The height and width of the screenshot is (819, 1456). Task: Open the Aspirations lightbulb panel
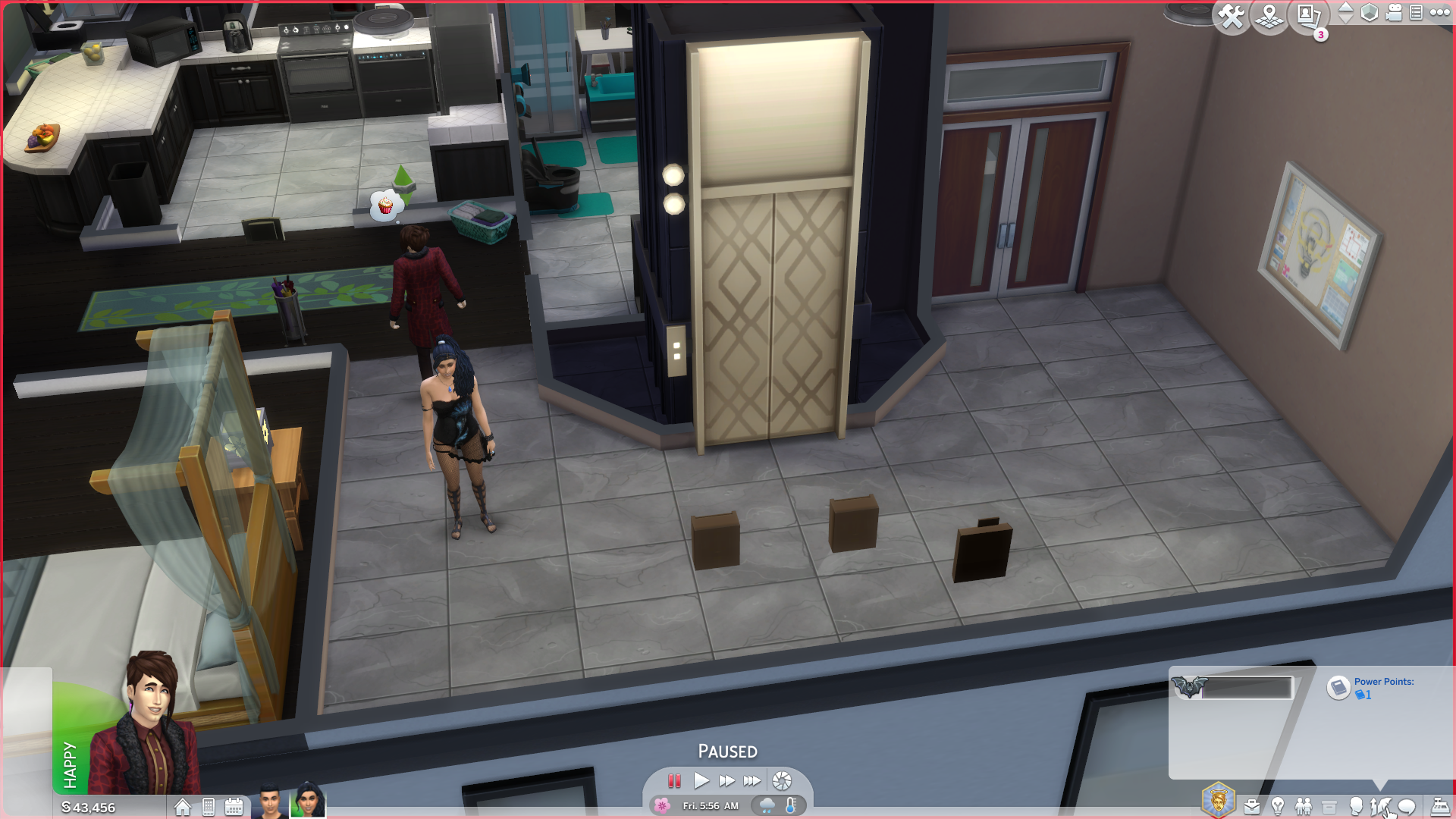tap(1277, 806)
